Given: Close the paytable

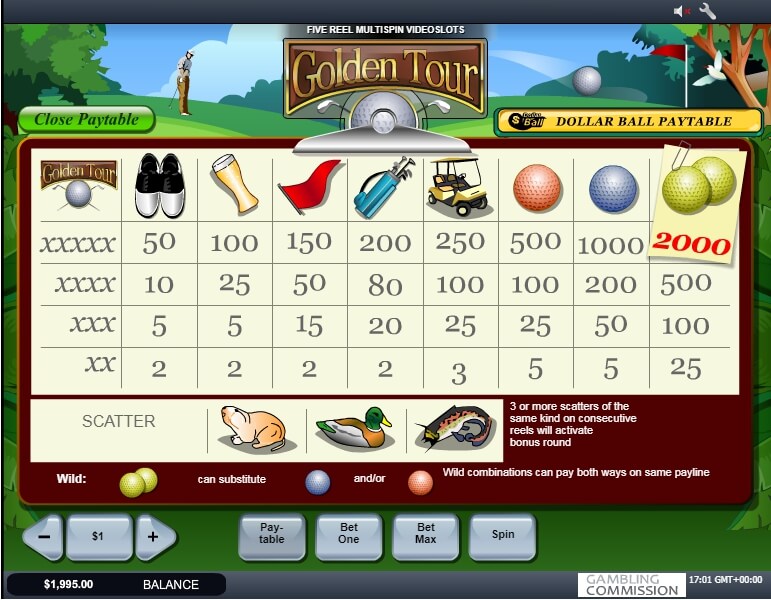Looking at the screenshot, I should pyautogui.click(x=86, y=120).
